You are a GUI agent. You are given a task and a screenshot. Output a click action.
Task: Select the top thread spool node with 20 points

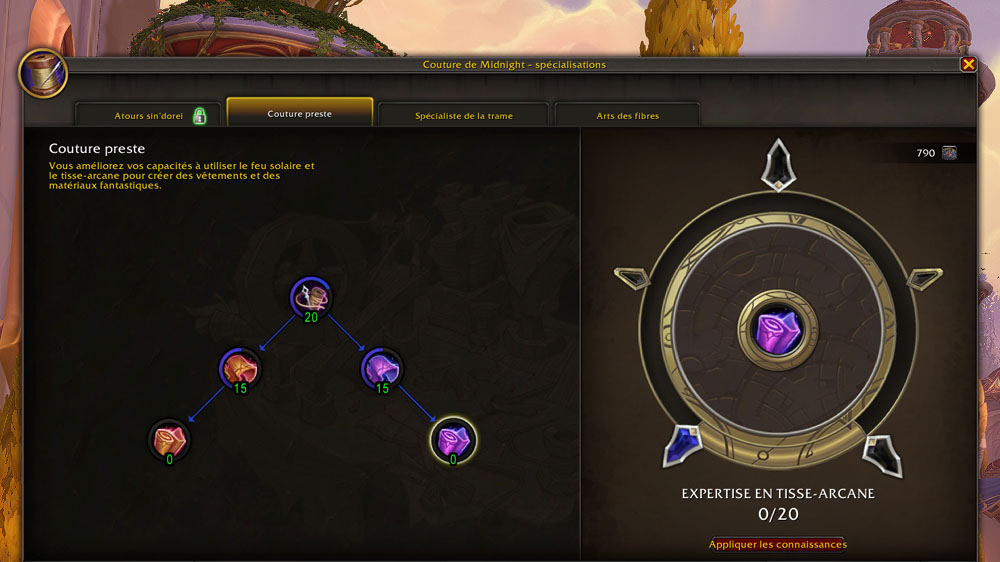pos(311,296)
